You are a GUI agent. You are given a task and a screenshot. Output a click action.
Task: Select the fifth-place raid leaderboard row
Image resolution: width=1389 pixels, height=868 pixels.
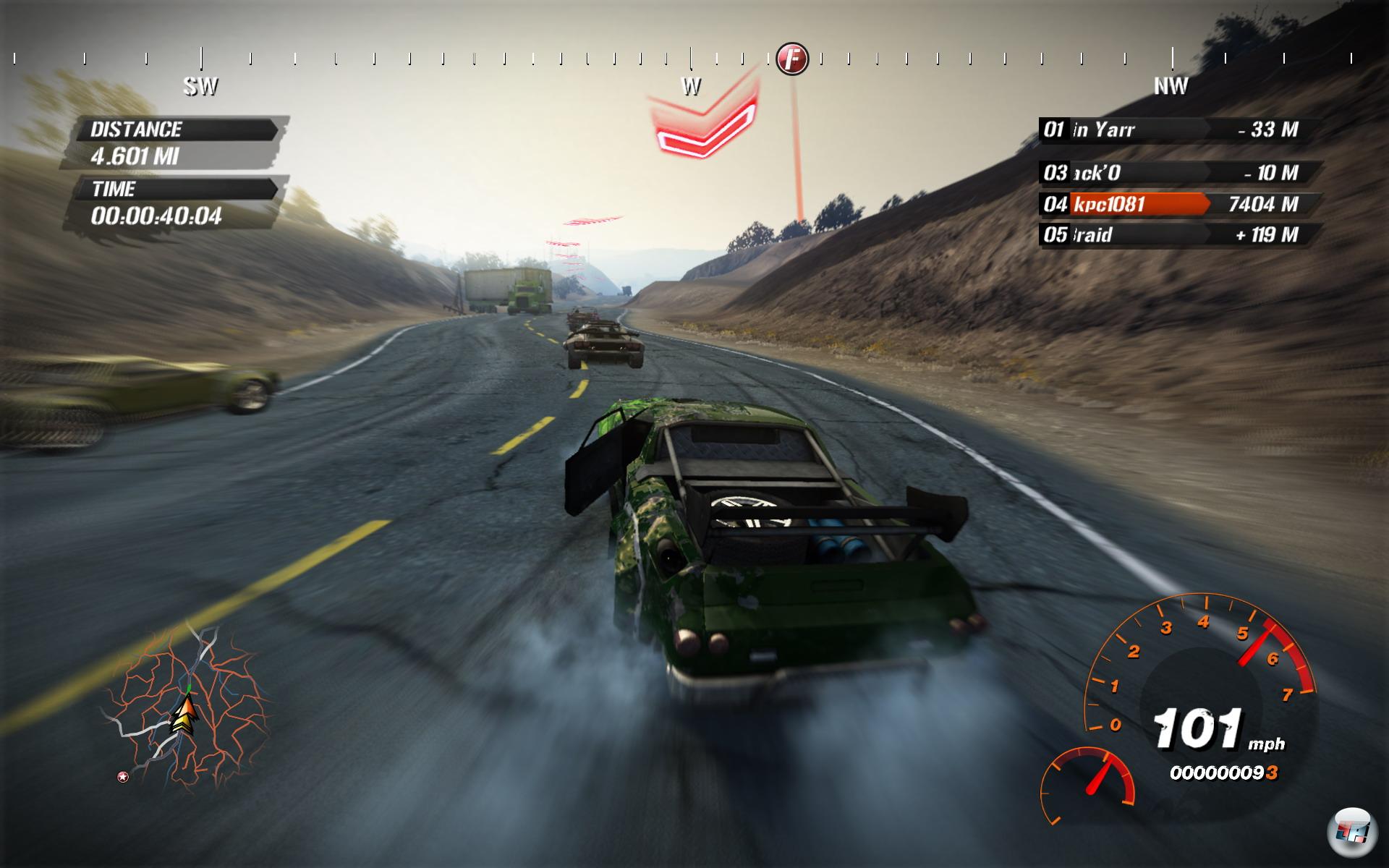[1179, 235]
